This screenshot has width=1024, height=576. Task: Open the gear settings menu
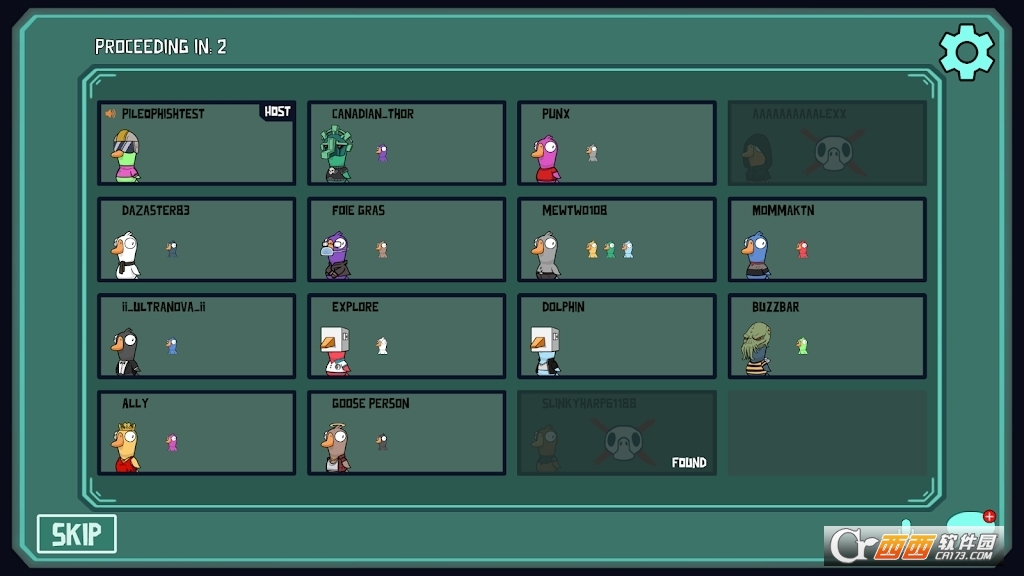click(966, 52)
